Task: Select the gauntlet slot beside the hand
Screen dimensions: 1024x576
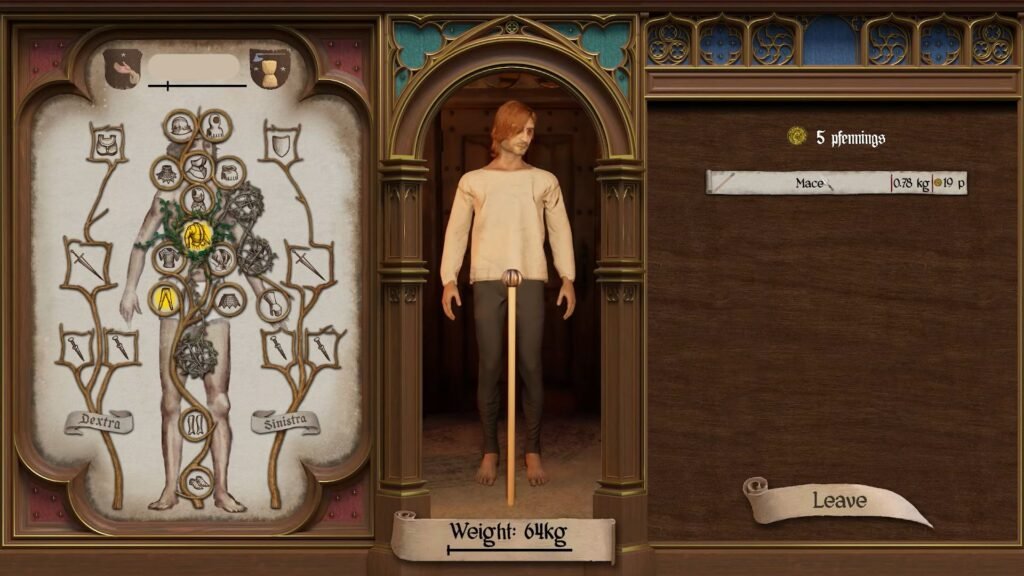Action: click(272, 304)
